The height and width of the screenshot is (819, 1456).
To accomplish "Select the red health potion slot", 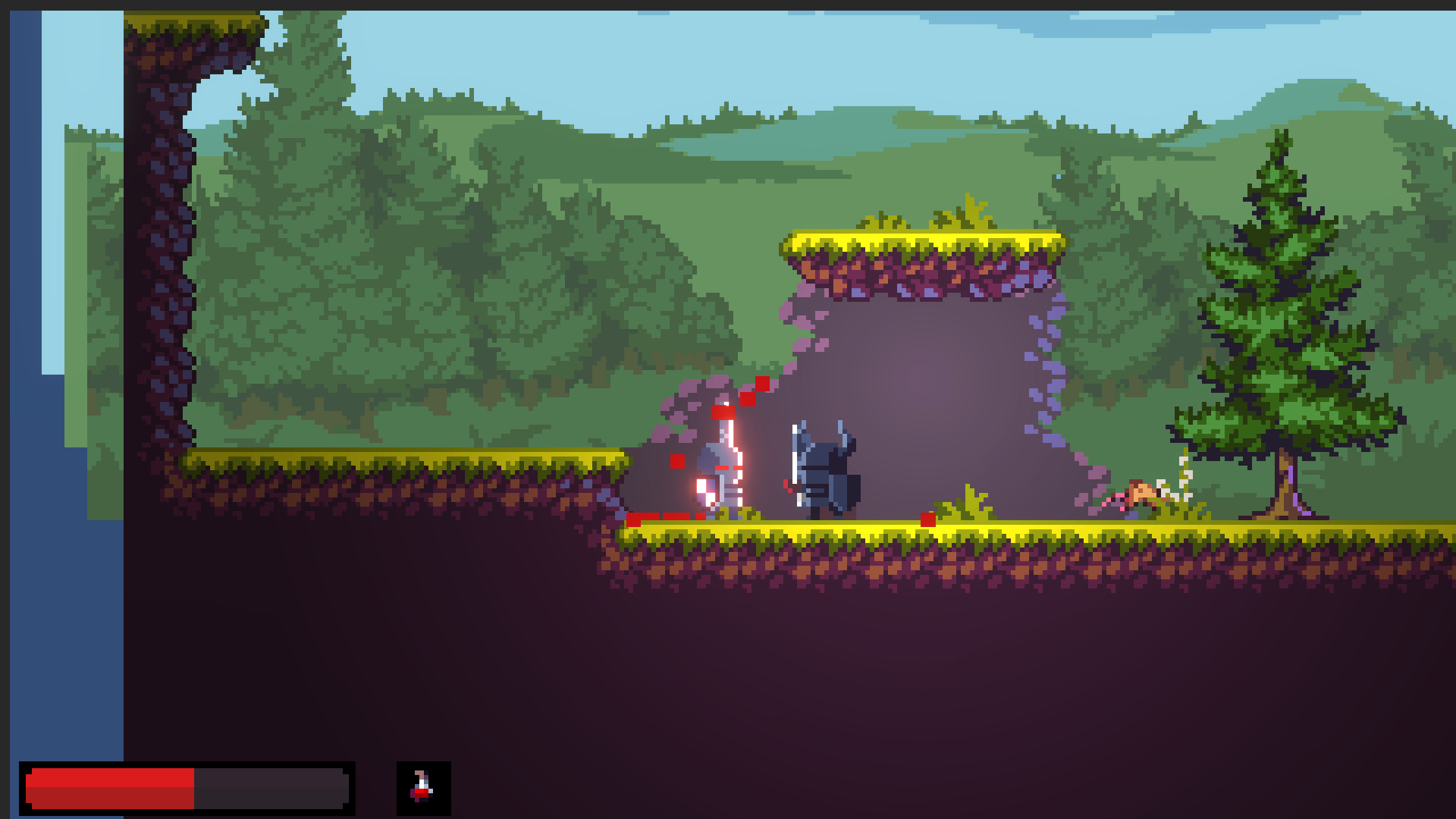I will (x=423, y=788).
